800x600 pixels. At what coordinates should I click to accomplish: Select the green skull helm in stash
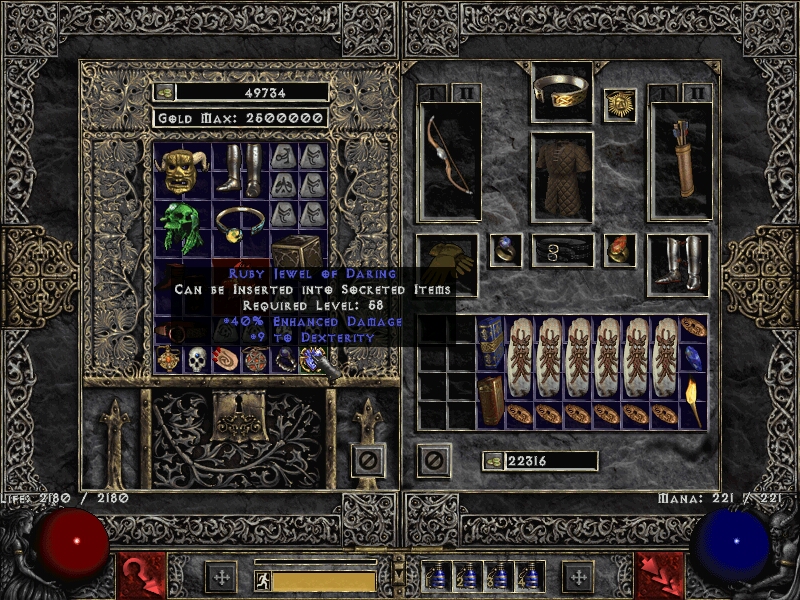[182, 229]
